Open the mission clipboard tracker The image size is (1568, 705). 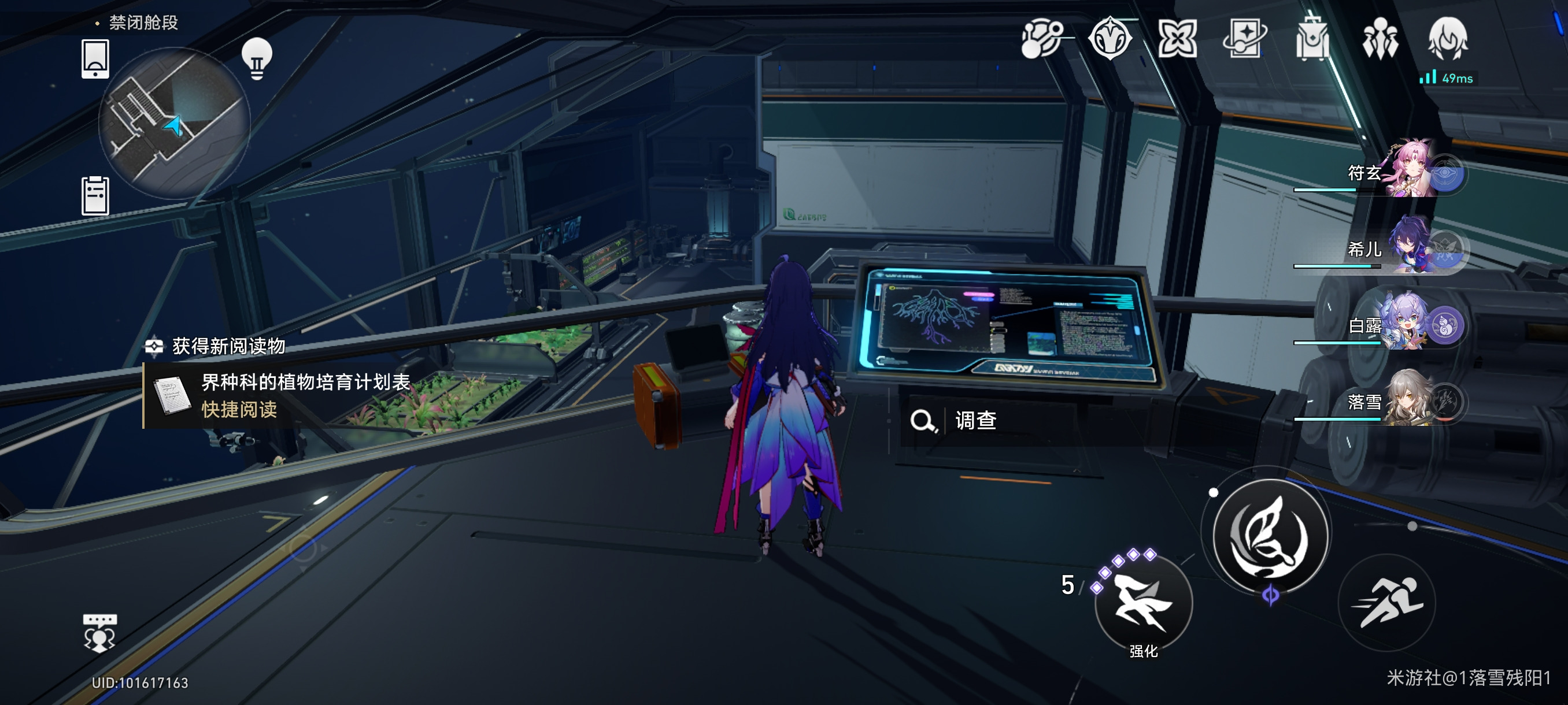click(x=95, y=196)
